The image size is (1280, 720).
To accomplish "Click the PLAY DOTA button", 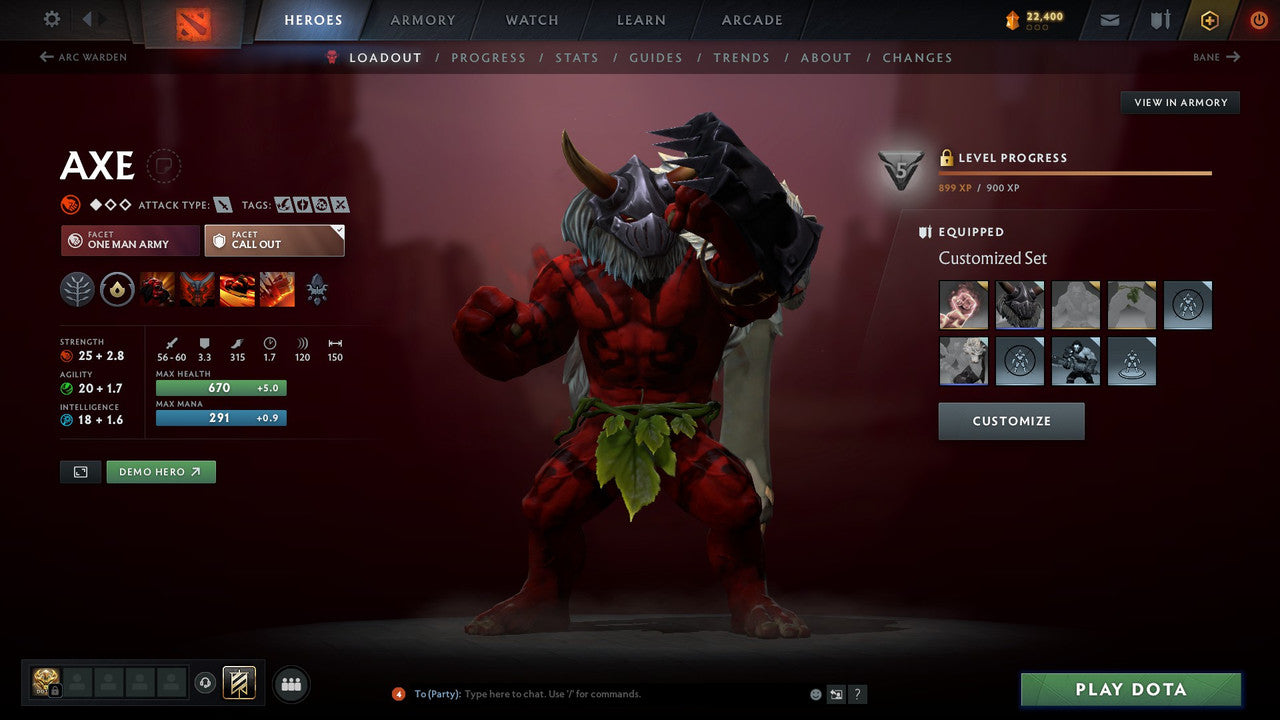I will tap(1130, 689).
